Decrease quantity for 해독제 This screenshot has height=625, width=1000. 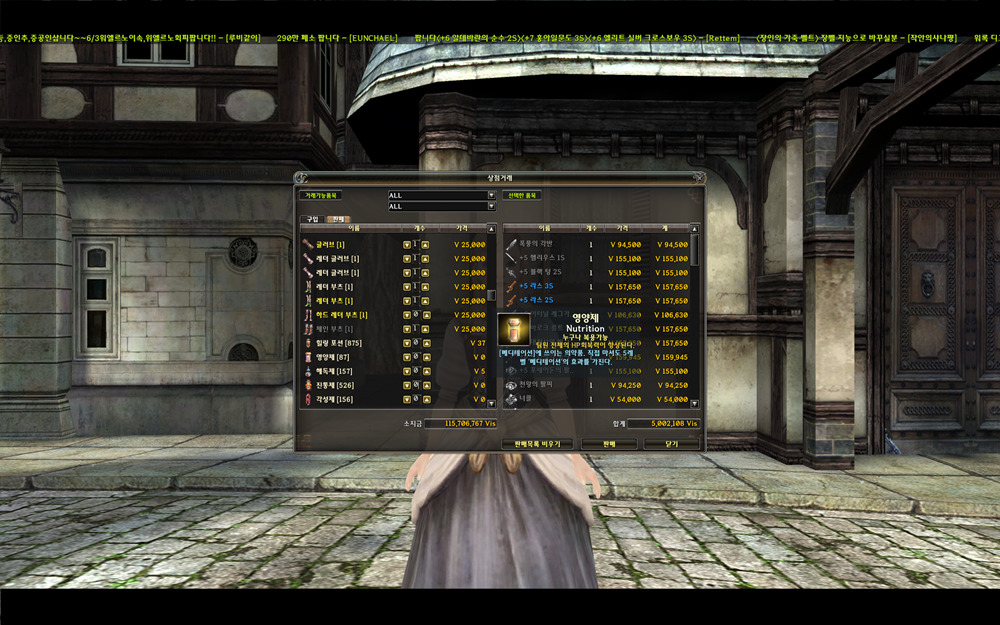tap(407, 371)
